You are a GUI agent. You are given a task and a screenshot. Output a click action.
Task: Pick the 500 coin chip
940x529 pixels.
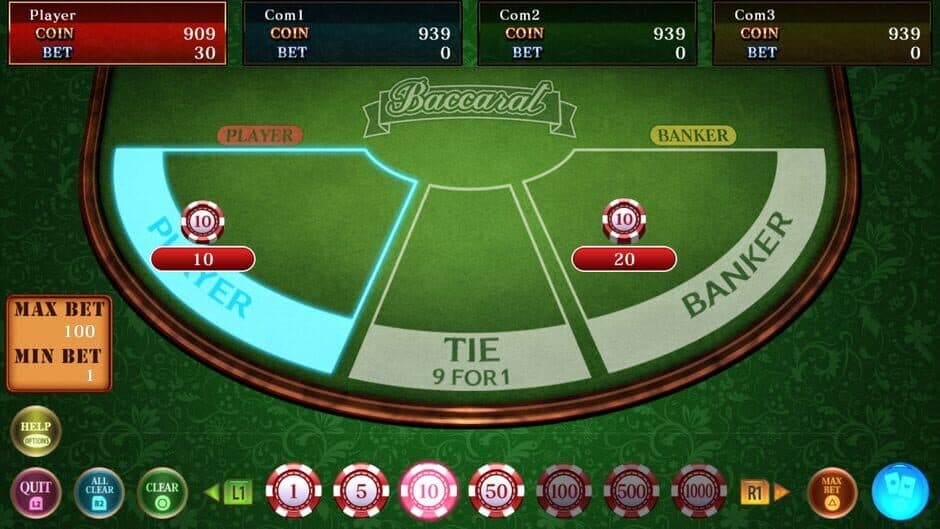pos(631,491)
